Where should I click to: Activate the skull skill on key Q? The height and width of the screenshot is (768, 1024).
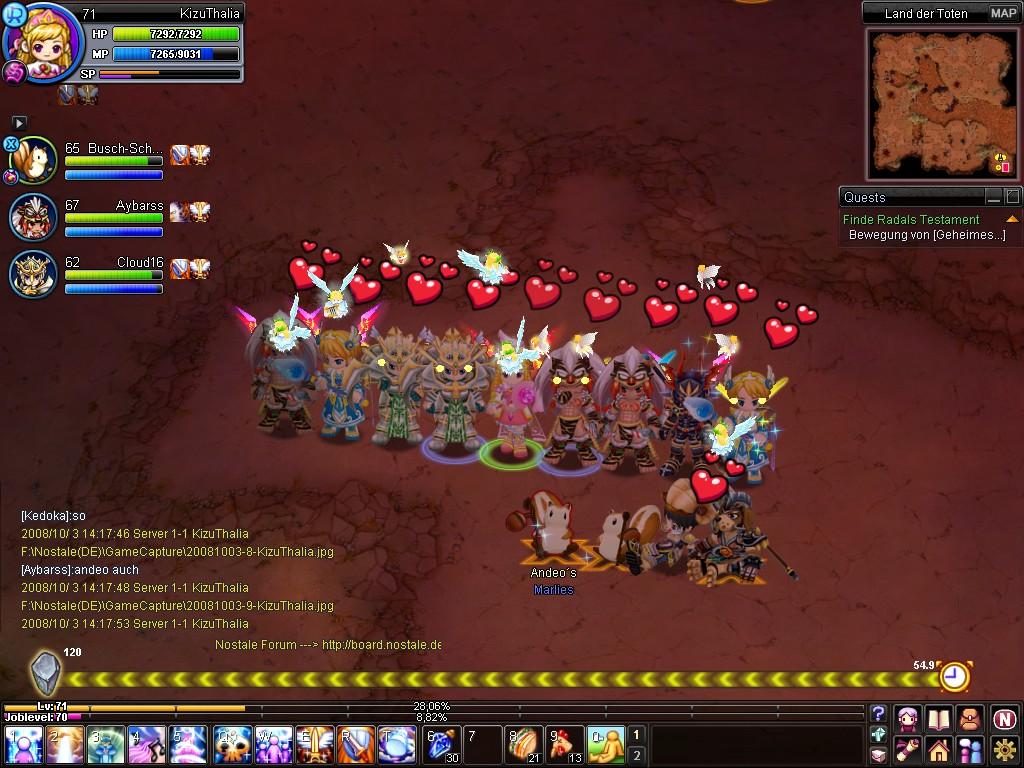[233, 746]
